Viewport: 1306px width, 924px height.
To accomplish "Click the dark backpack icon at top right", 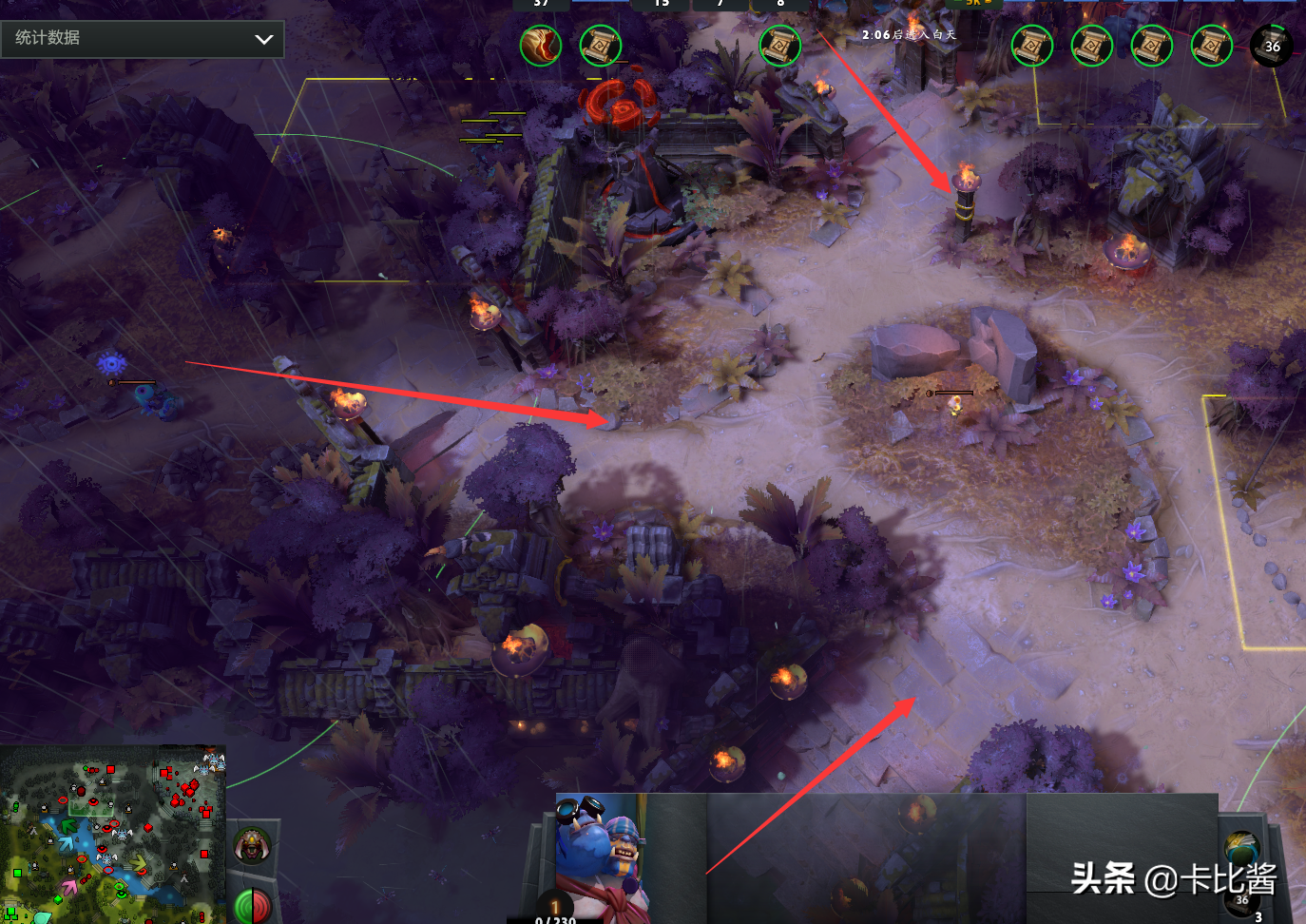I will pos(1272,45).
